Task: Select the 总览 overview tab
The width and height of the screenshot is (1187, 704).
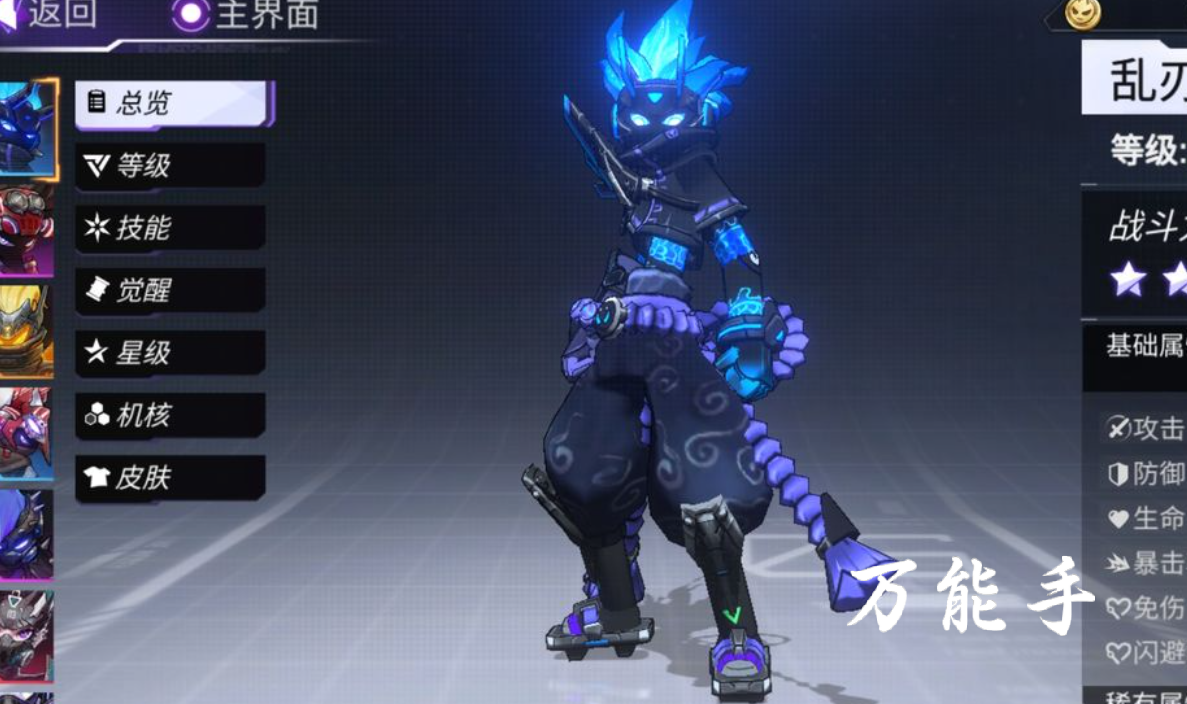Action: click(x=171, y=103)
